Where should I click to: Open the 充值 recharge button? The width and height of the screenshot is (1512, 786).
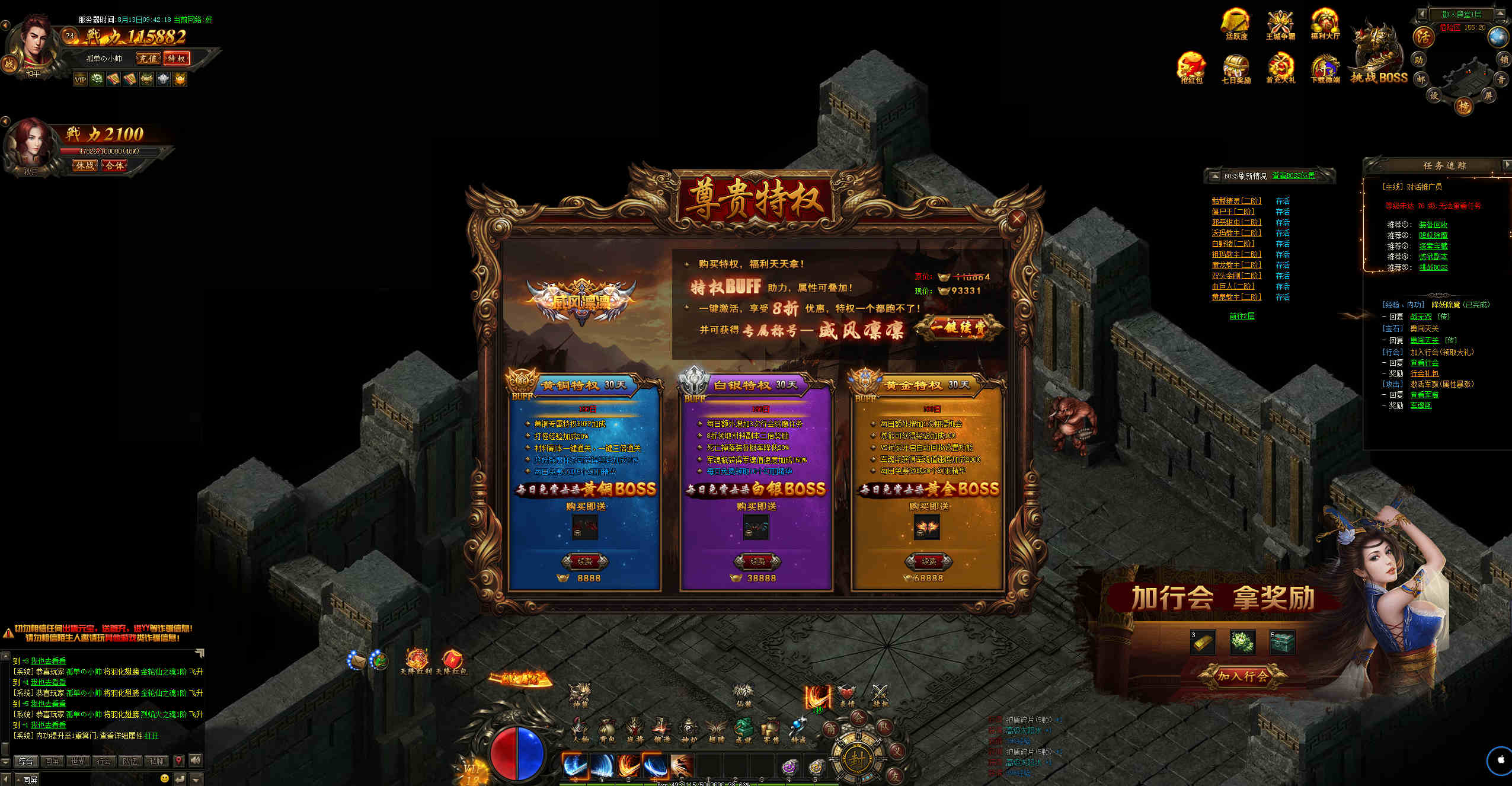[x=148, y=58]
